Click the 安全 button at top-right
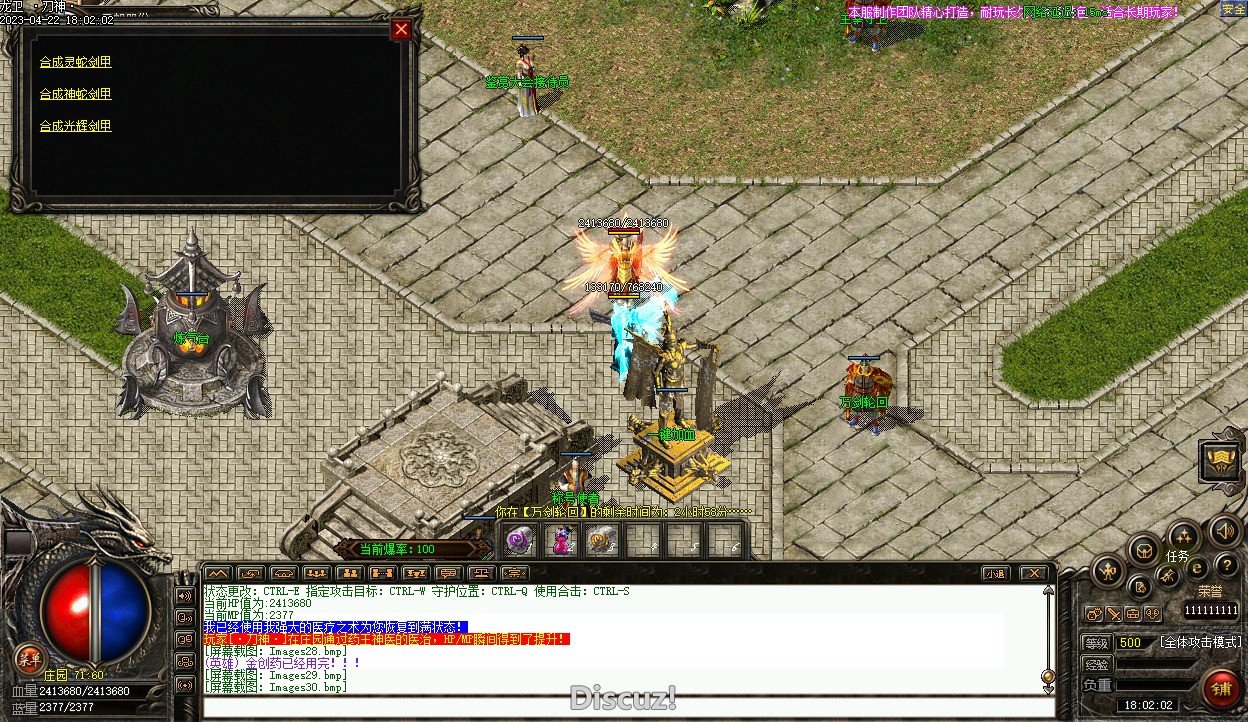This screenshot has width=1248, height=722. click(x=1233, y=9)
